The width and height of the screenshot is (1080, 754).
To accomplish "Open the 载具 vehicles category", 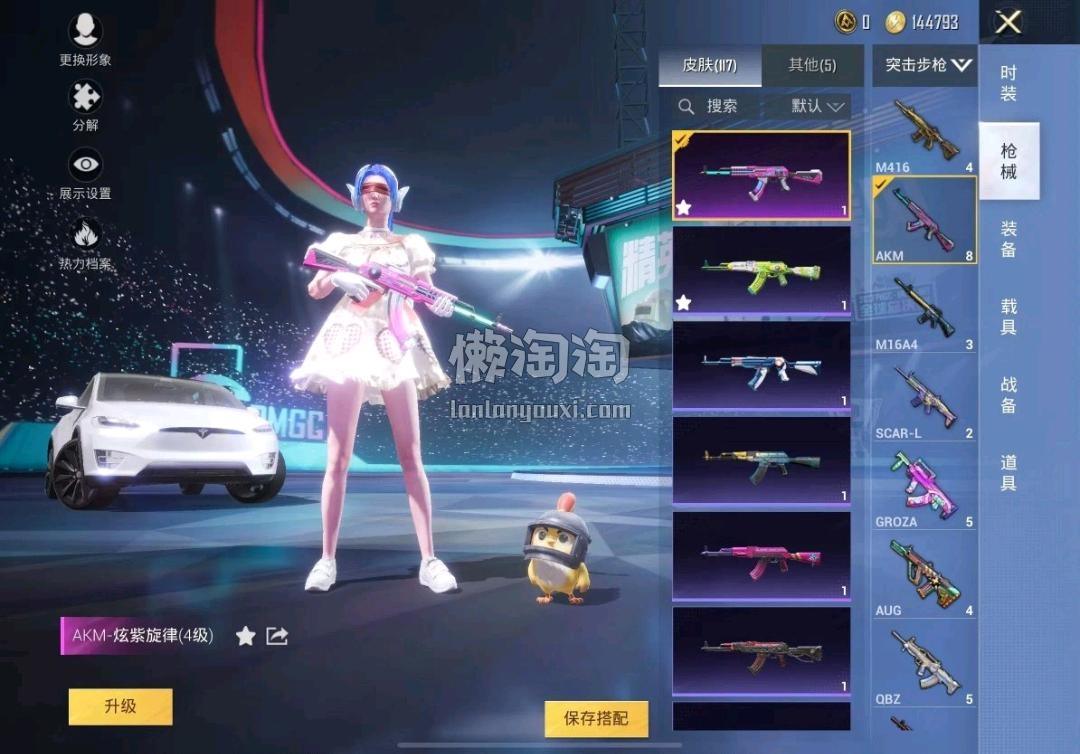I will (1008, 317).
